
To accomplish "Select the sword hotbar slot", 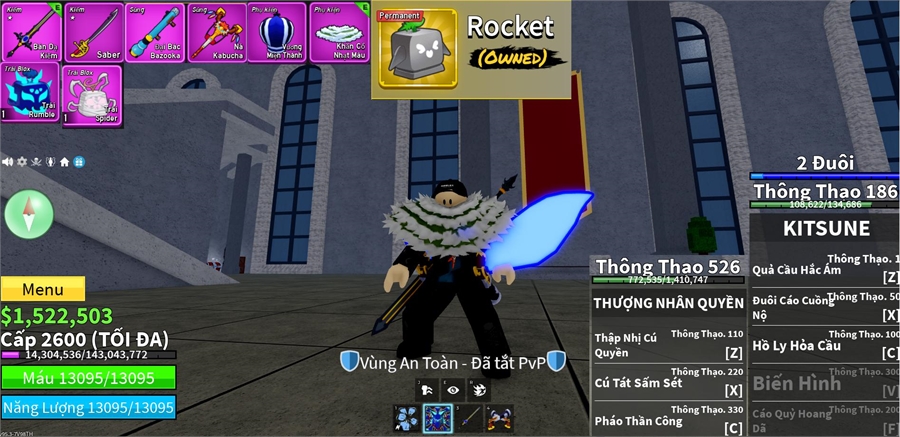I will [x=469, y=418].
